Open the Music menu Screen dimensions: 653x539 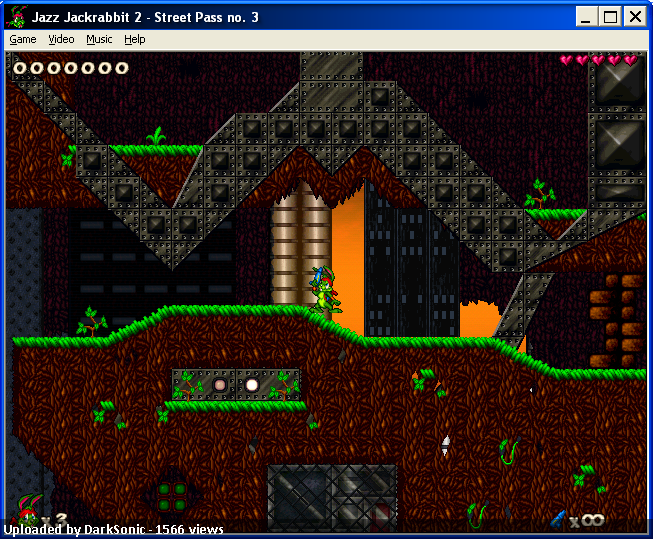pyautogui.click(x=99, y=39)
